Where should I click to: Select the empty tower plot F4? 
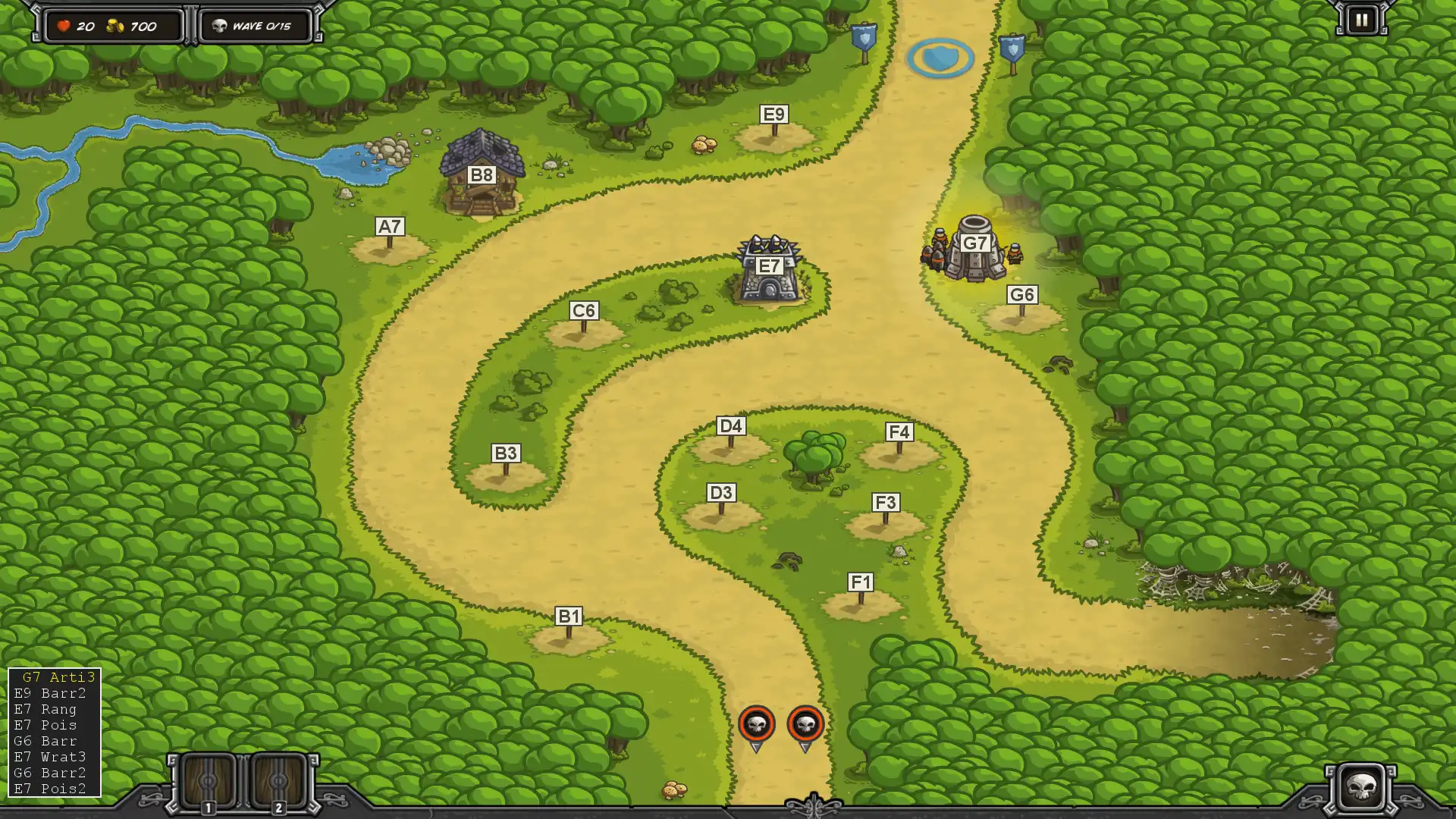(x=899, y=453)
